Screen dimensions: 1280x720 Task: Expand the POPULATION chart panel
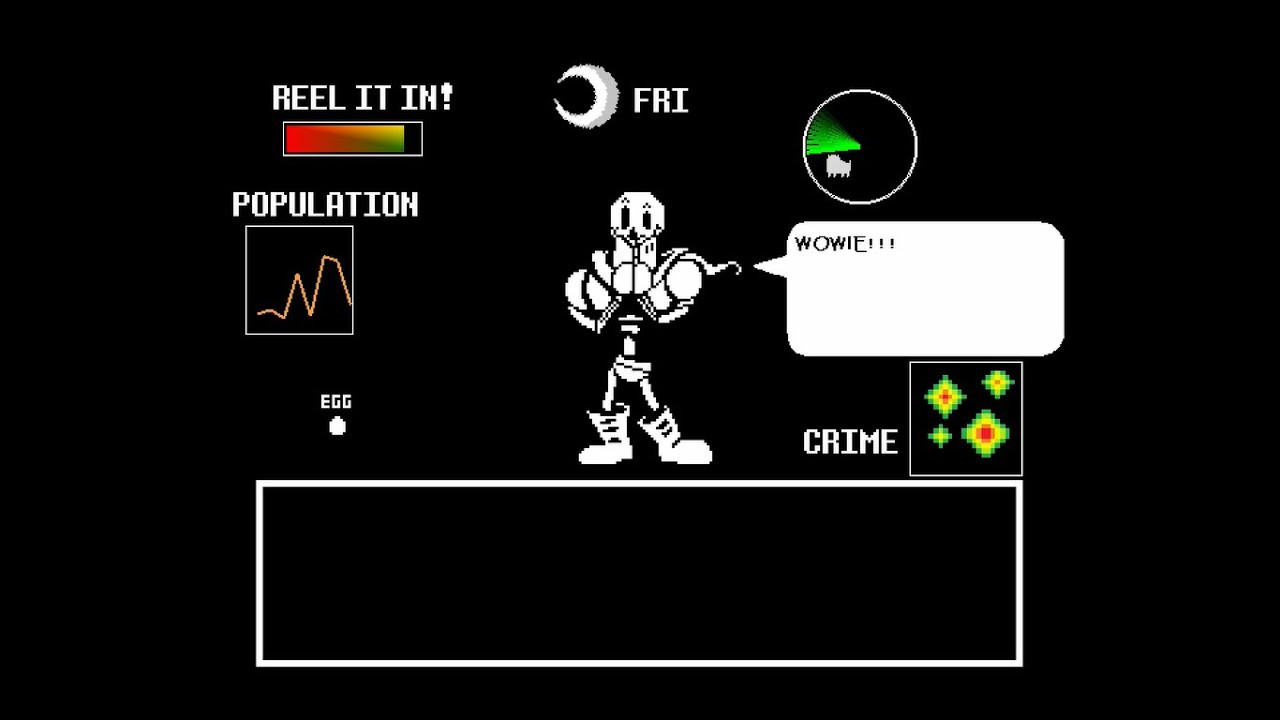tap(299, 280)
